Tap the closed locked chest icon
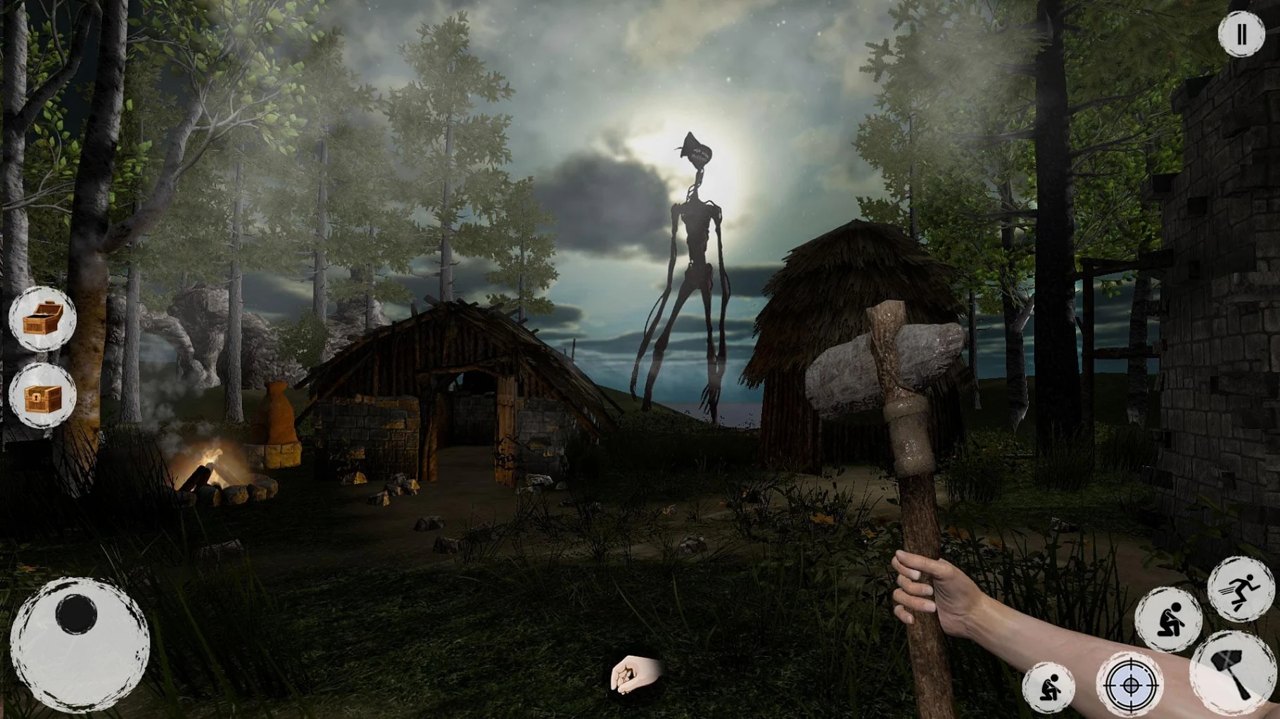Viewport: 1280px width, 719px height. pyautogui.click(x=43, y=396)
